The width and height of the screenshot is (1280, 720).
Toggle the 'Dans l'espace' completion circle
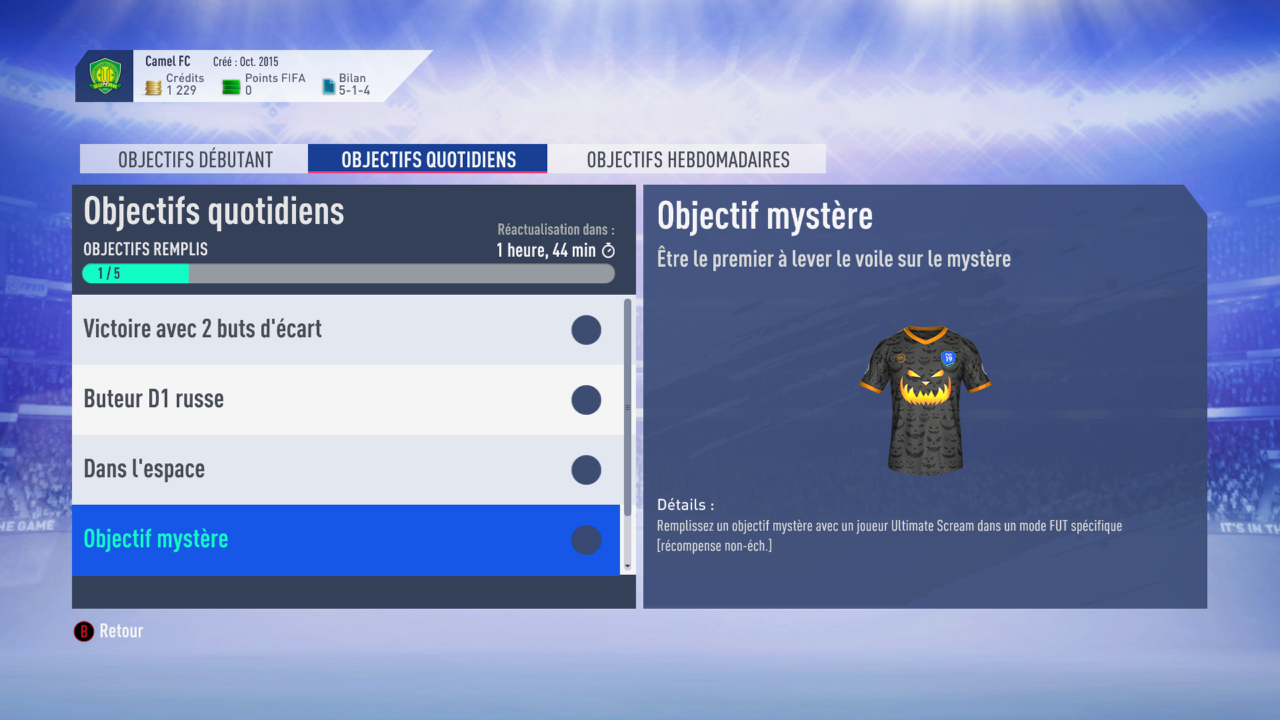(x=586, y=470)
